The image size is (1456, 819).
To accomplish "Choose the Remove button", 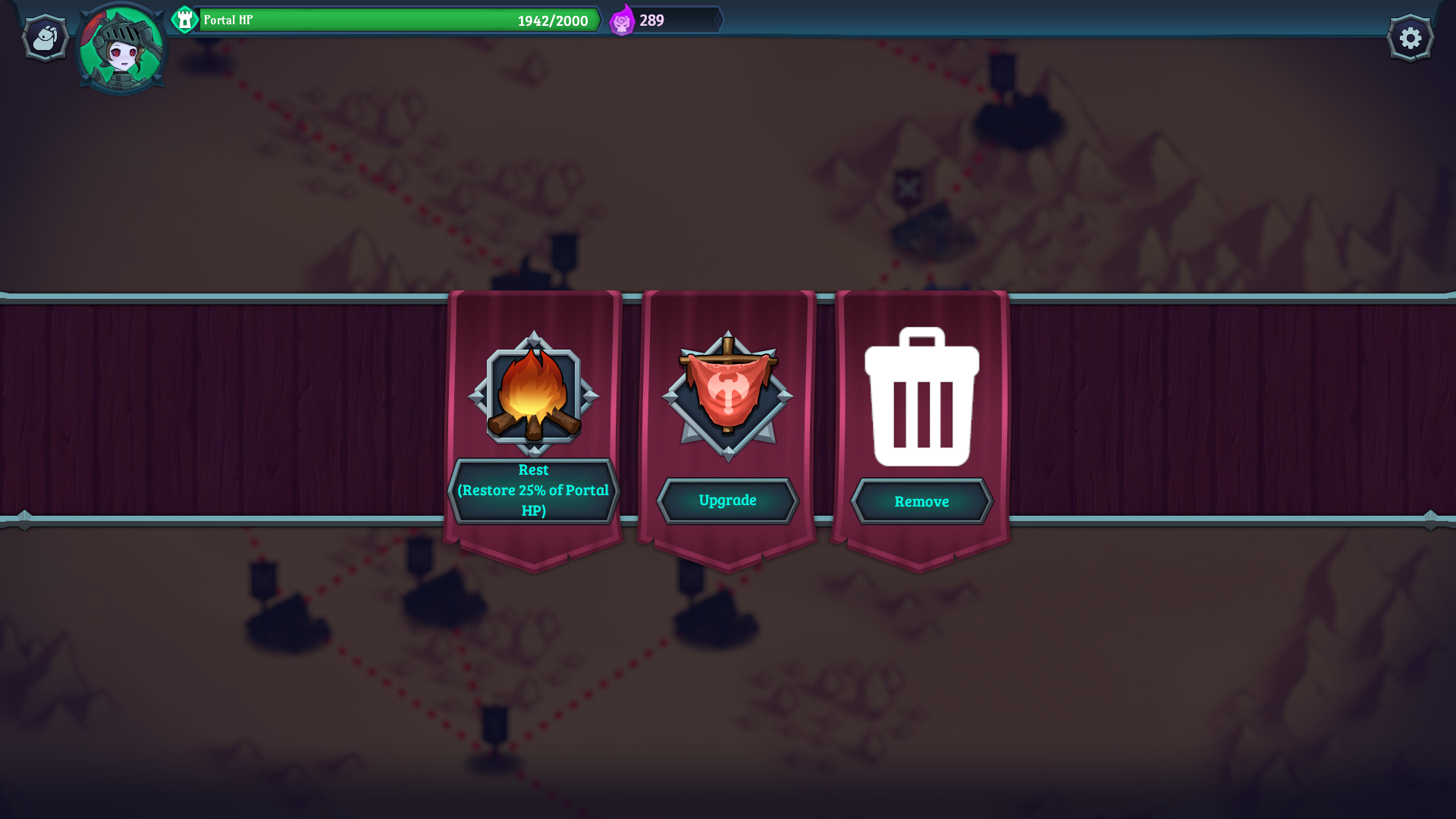I will coord(921,501).
